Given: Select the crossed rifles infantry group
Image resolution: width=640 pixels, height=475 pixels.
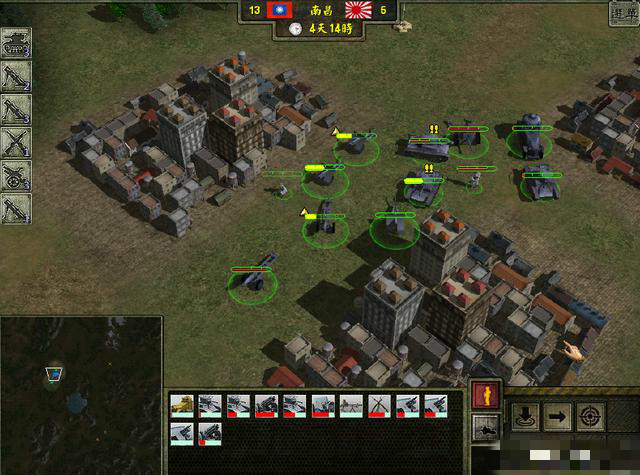Looking at the screenshot, I should 16,142.
